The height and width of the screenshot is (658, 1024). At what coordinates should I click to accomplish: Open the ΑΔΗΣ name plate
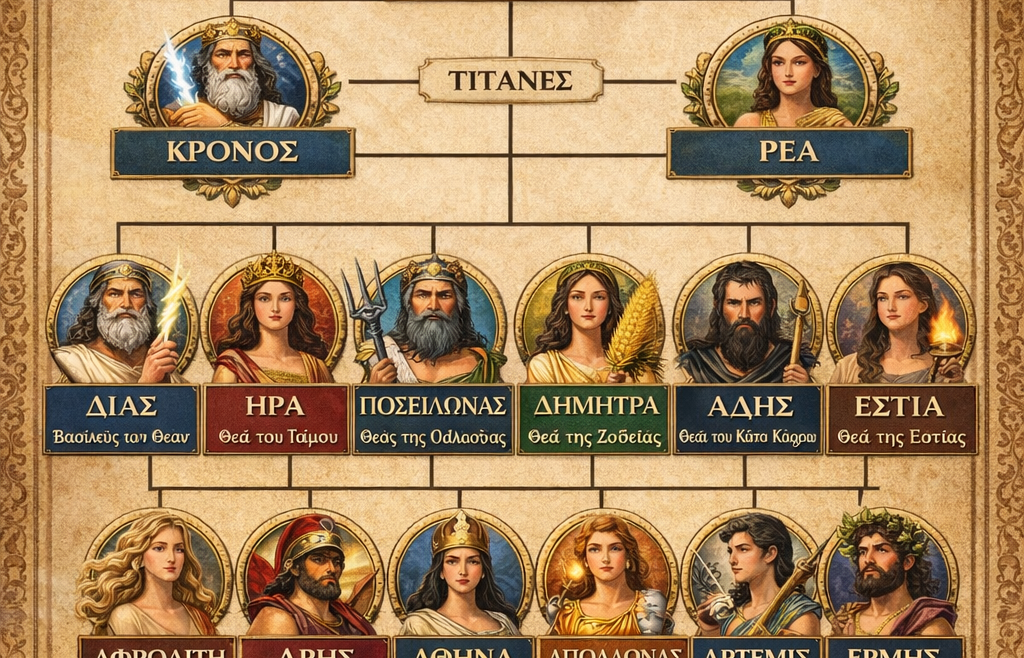pyautogui.click(x=748, y=419)
